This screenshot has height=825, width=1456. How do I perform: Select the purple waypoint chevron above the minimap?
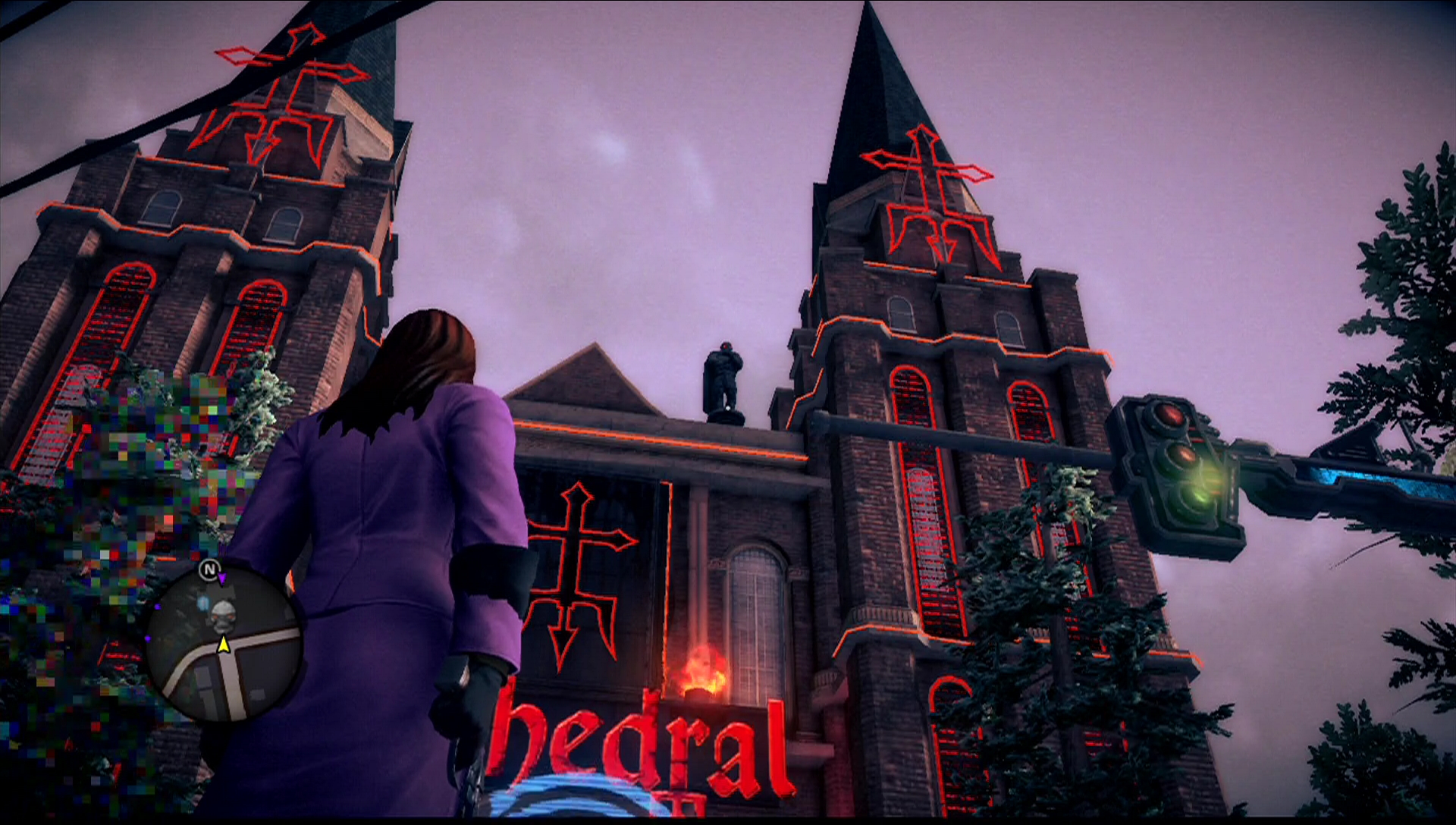[221, 579]
